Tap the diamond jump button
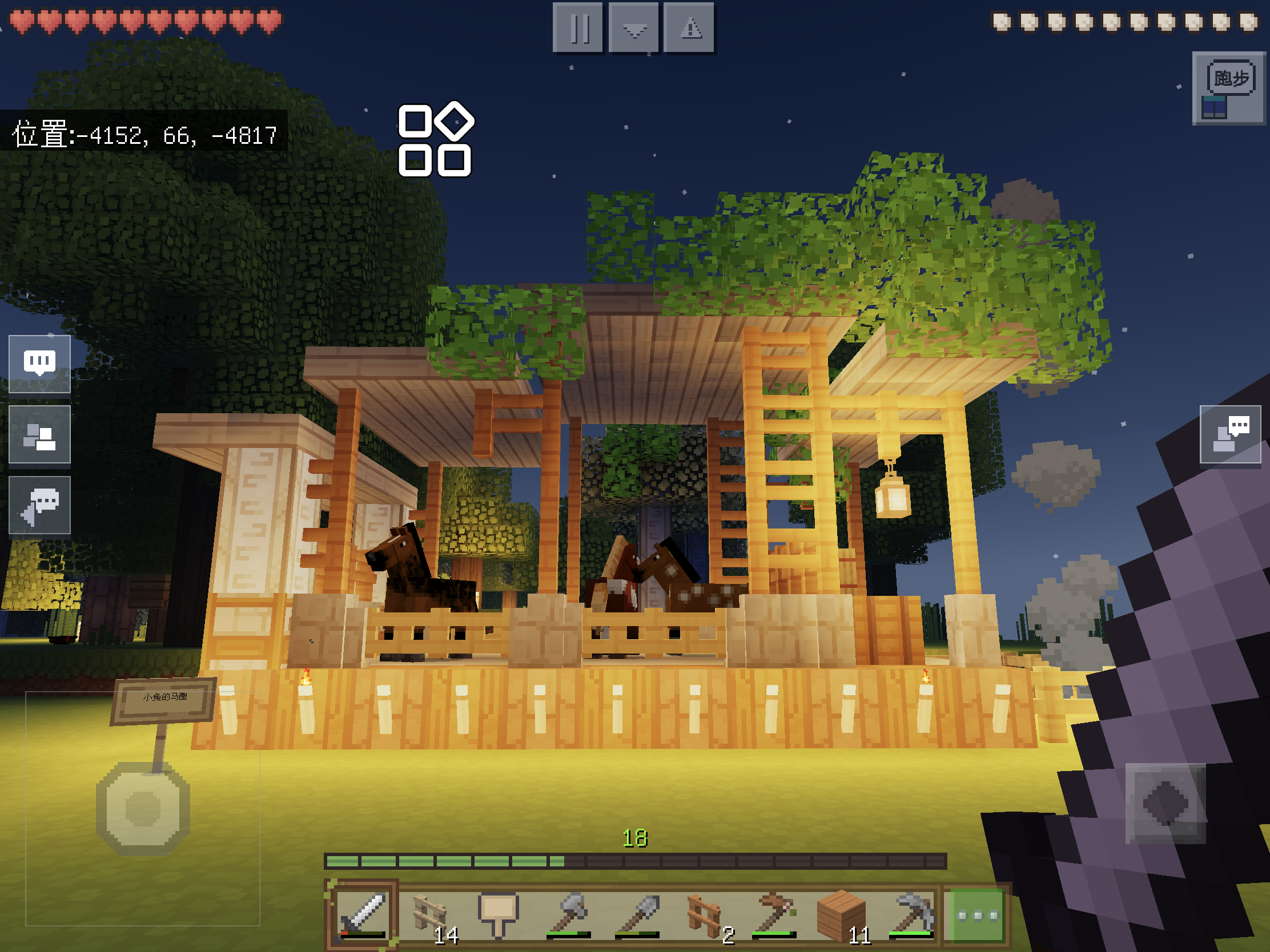 (1165, 803)
